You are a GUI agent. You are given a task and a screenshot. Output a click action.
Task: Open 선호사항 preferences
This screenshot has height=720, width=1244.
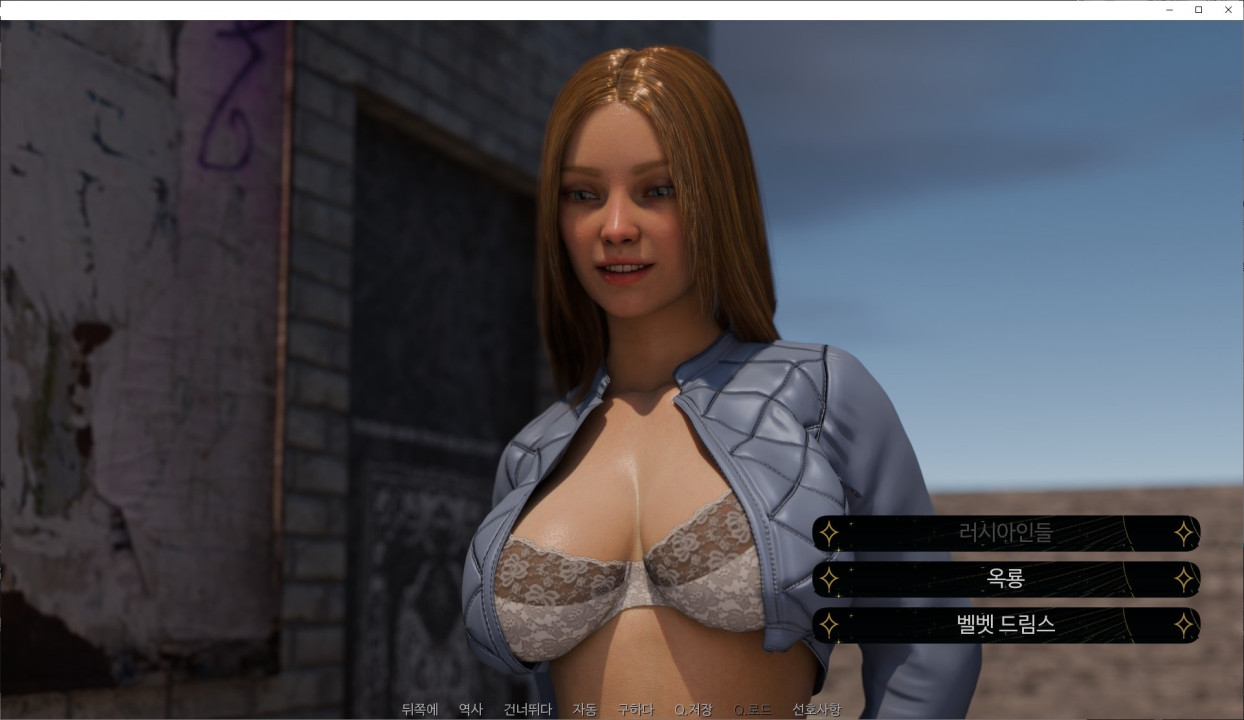pyautogui.click(x=816, y=710)
